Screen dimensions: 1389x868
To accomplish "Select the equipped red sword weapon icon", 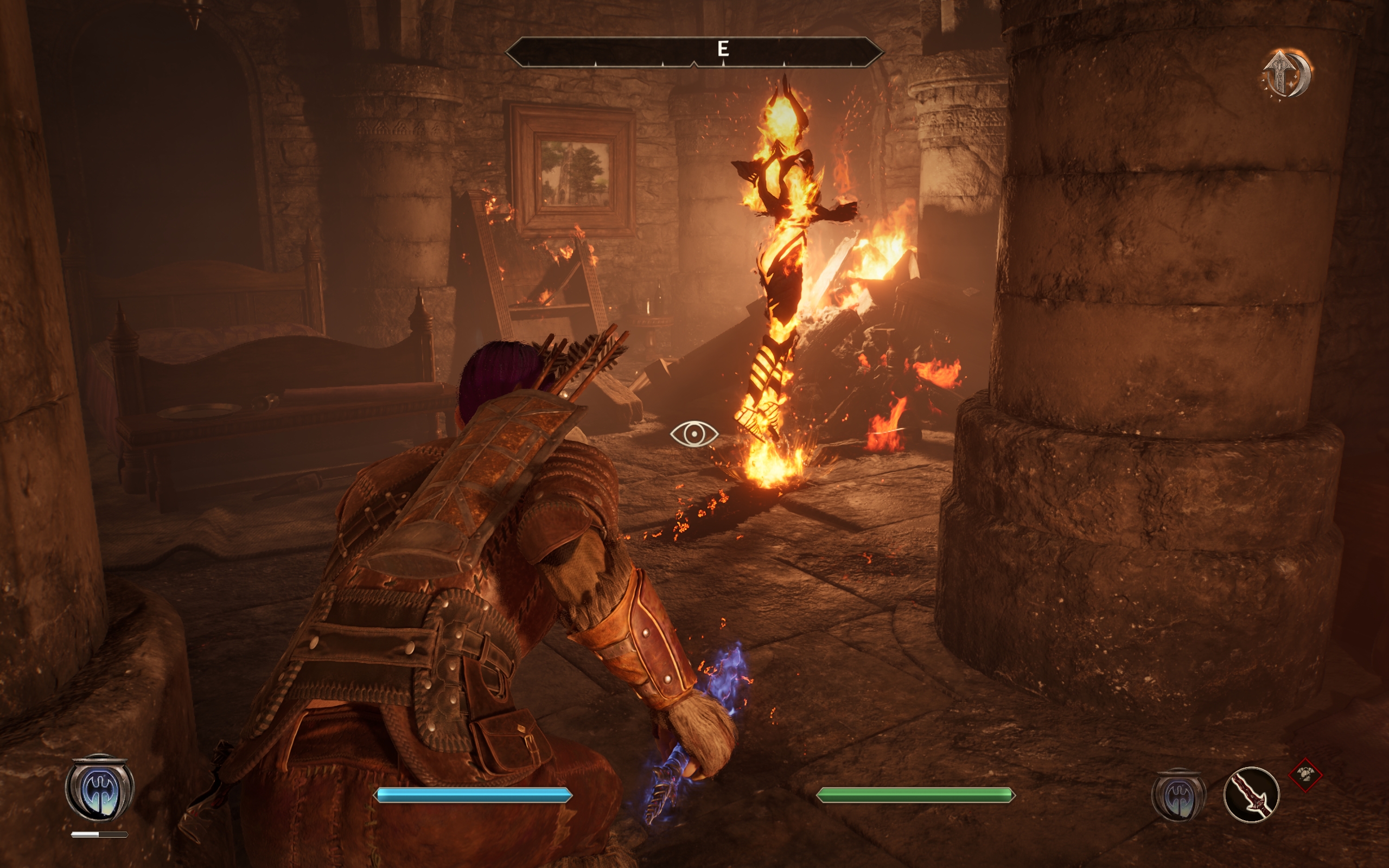I will 1251,795.
